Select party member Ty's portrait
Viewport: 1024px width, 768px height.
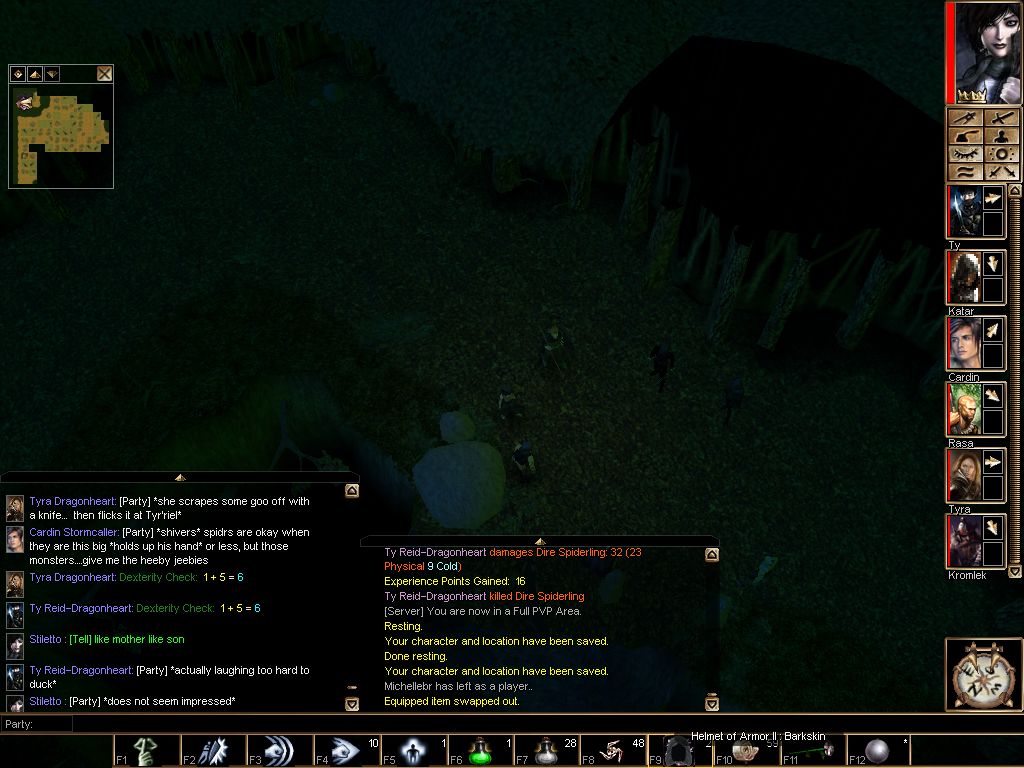[x=963, y=212]
